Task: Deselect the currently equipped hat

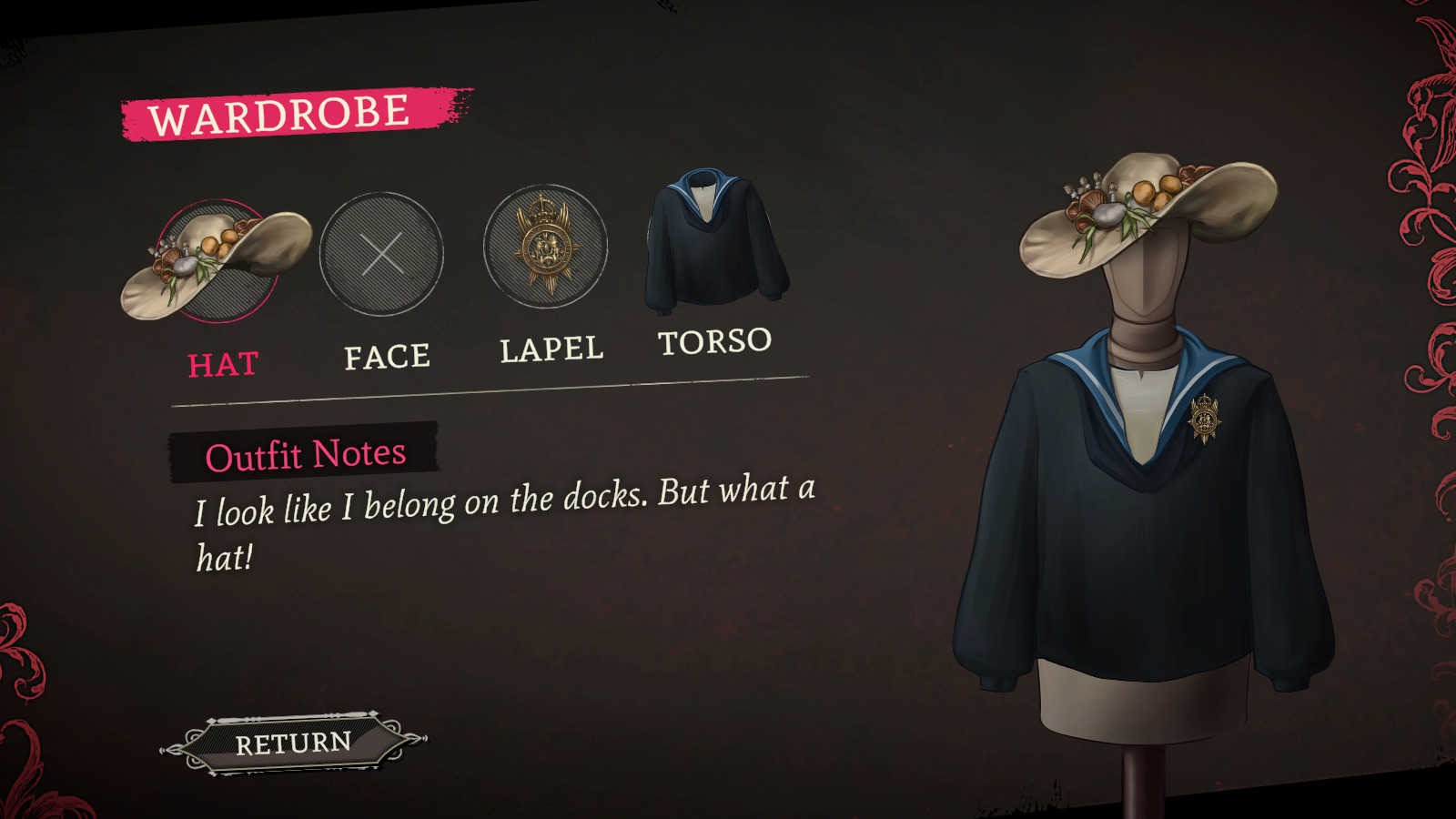Action: [x=218, y=259]
